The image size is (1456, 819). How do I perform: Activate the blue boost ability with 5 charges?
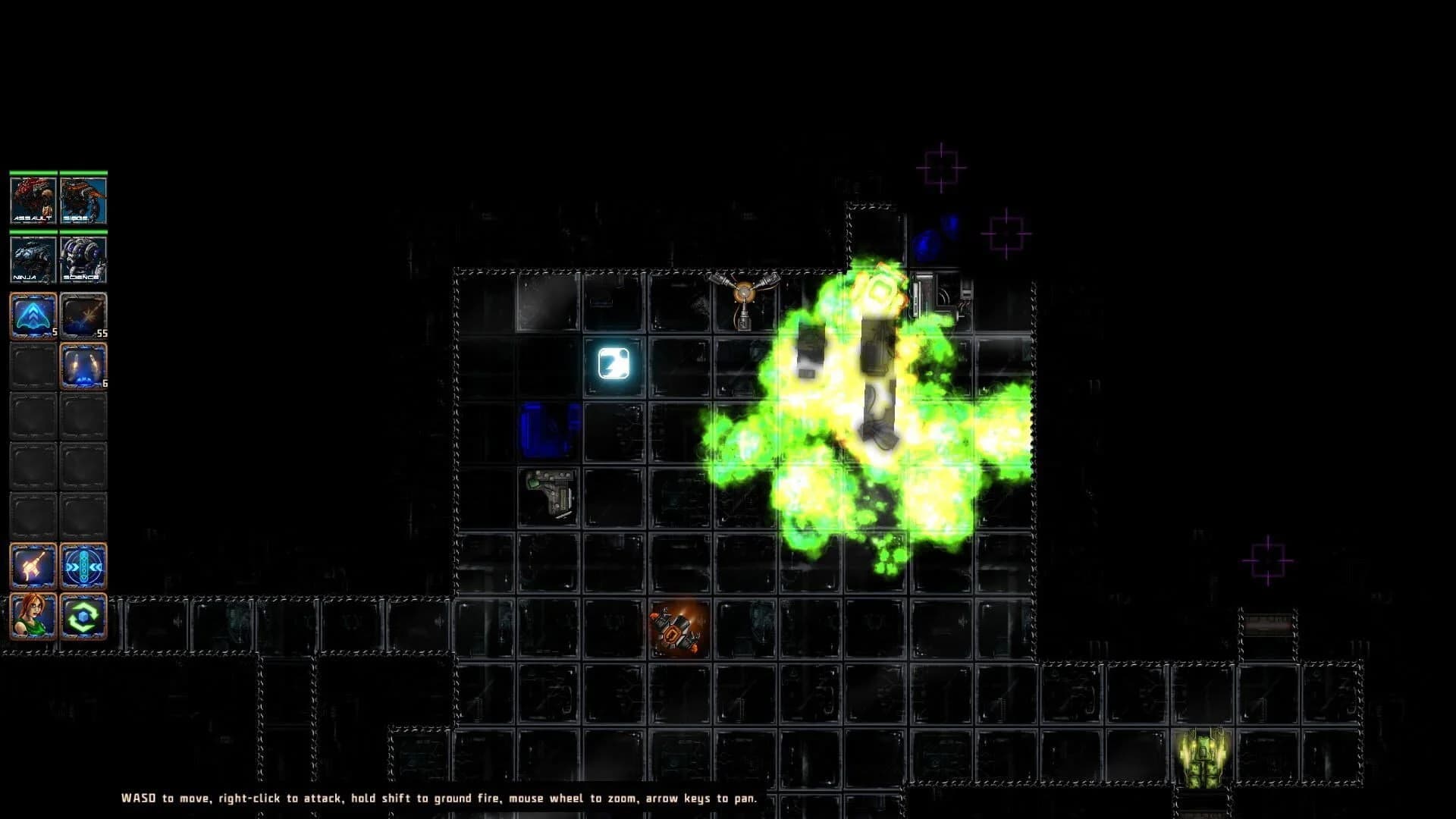pos(32,314)
